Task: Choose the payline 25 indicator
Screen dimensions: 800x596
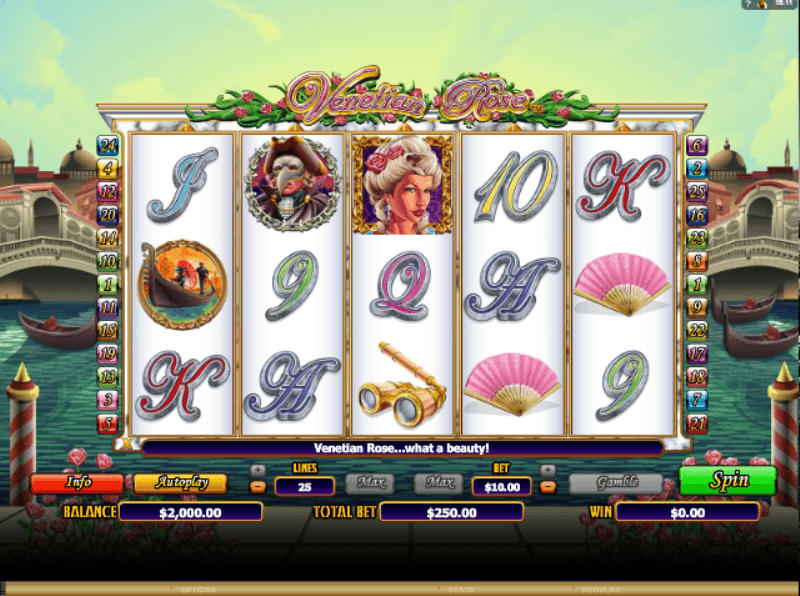Action: (697, 191)
